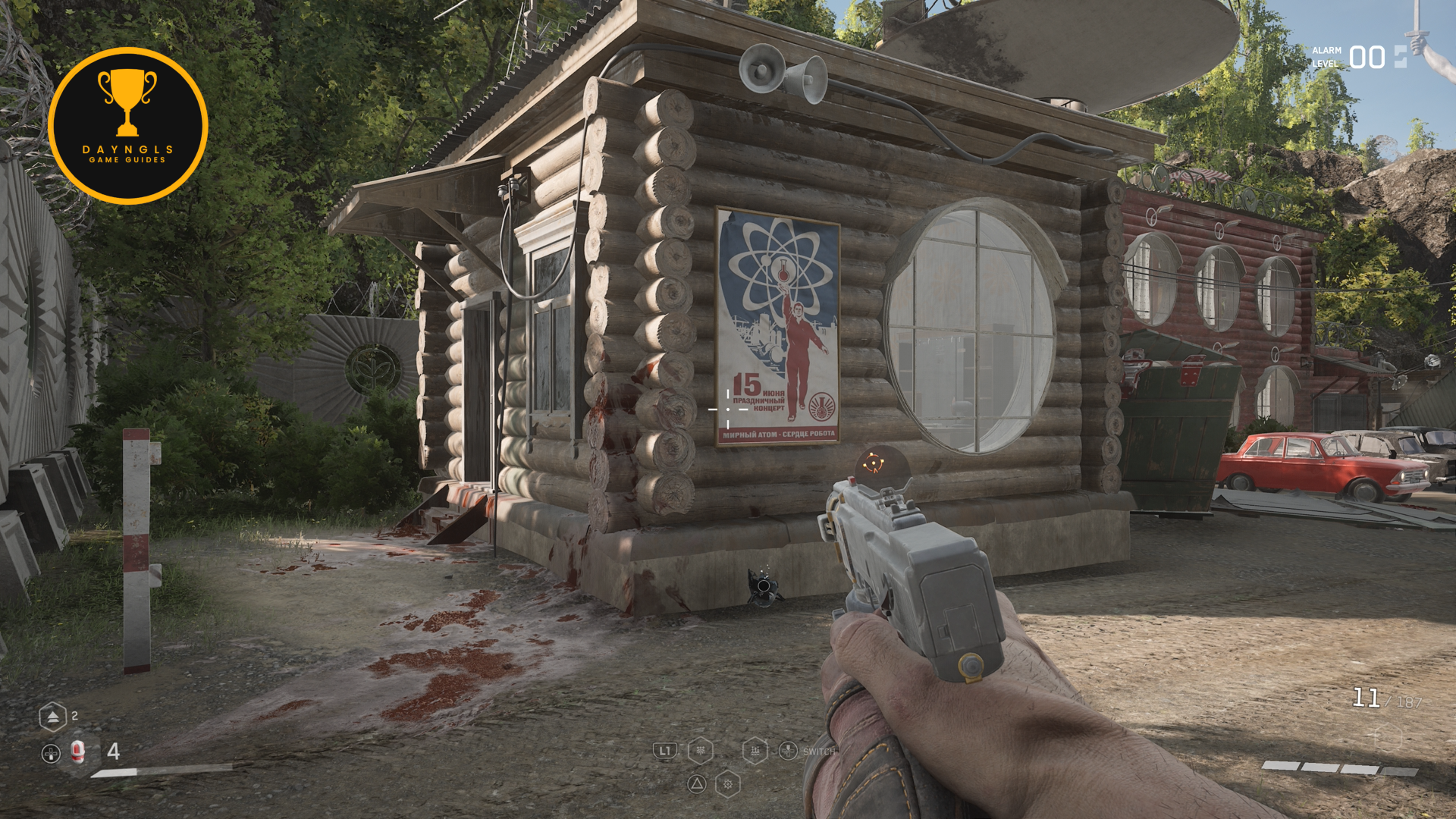Image resolution: width=1456 pixels, height=819 pixels.
Task: Select the red health capsule item
Action: [x=77, y=751]
